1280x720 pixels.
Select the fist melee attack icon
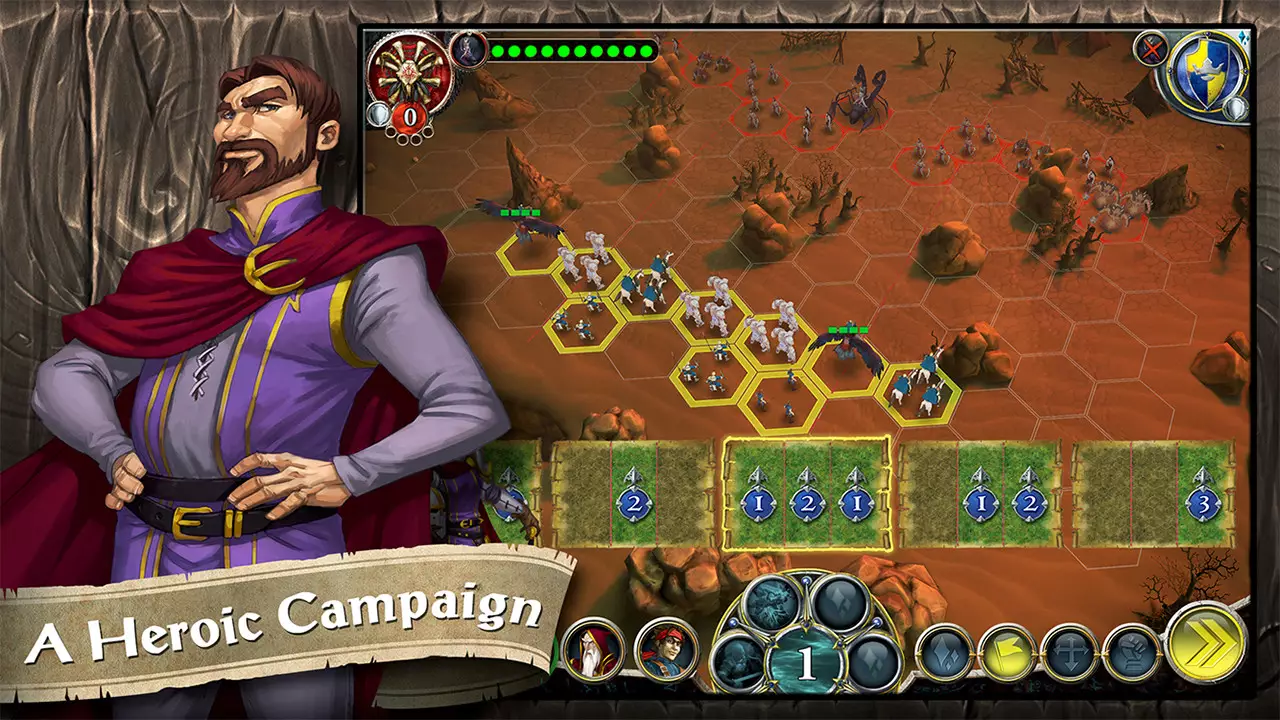(x=1133, y=651)
